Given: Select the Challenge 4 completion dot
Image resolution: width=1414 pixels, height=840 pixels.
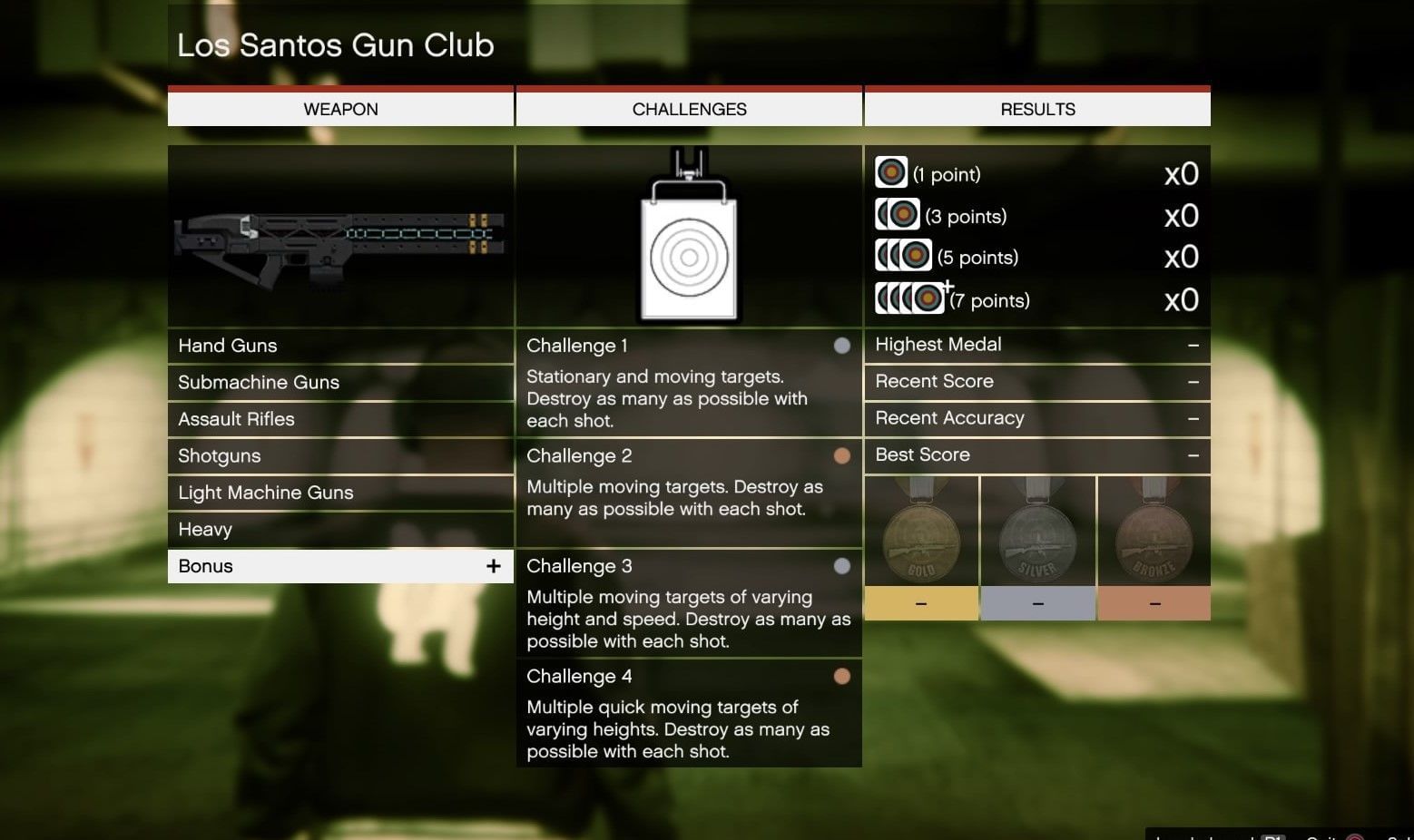Looking at the screenshot, I should (x=842, y=676).
